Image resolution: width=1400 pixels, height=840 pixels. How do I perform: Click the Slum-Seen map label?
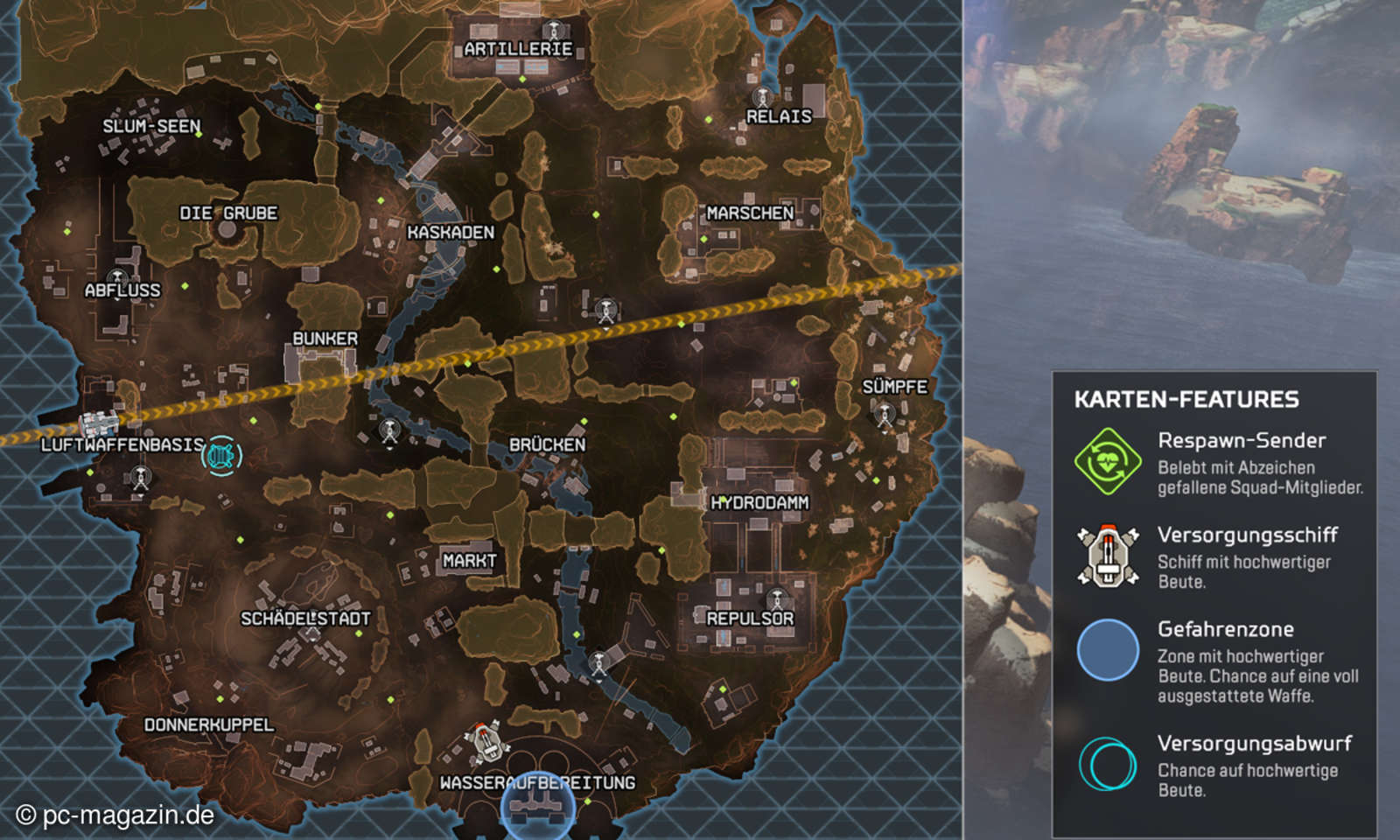tap(151, 127)
